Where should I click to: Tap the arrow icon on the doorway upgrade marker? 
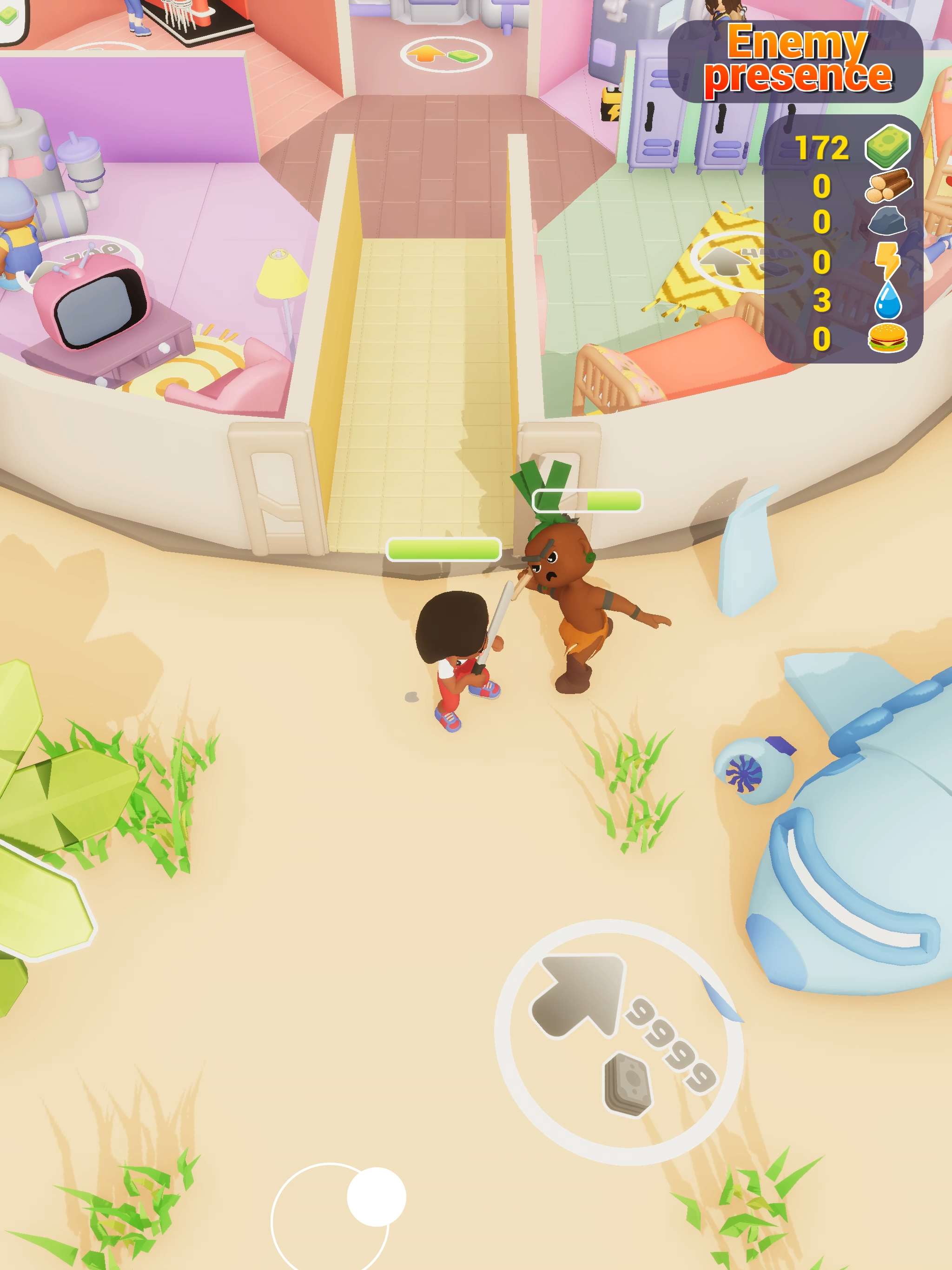[x=425, y=53]
